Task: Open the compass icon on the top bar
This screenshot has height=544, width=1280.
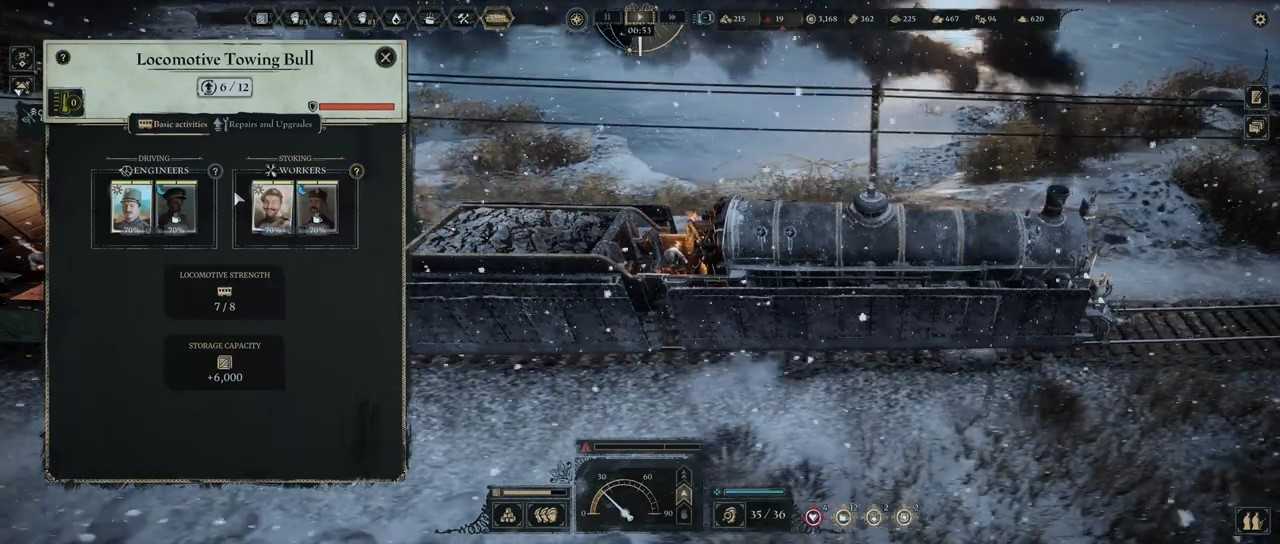Action: click(577, 19)
